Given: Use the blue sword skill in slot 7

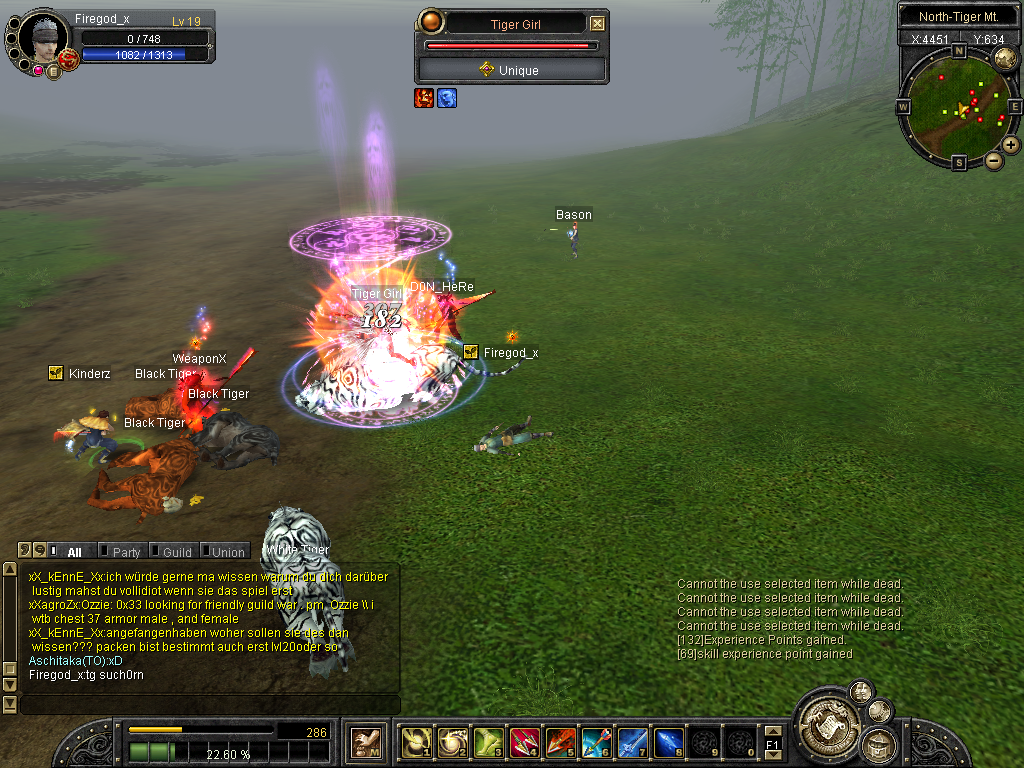Looking at the screenshot, I should [x=632, y=742].
